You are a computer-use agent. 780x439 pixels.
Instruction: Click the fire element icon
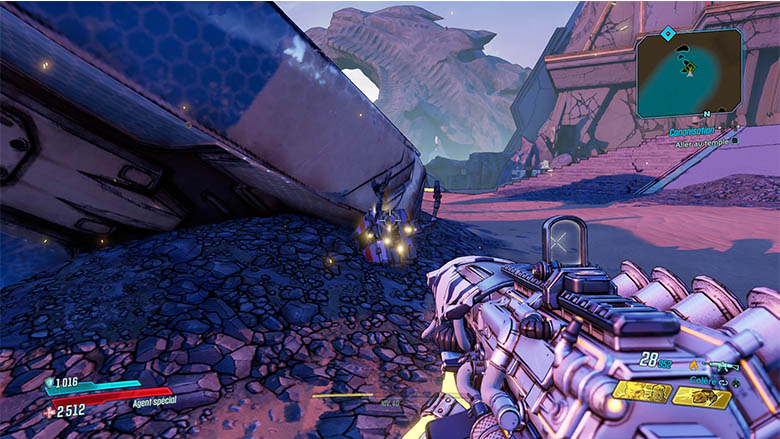click(692, 365)
